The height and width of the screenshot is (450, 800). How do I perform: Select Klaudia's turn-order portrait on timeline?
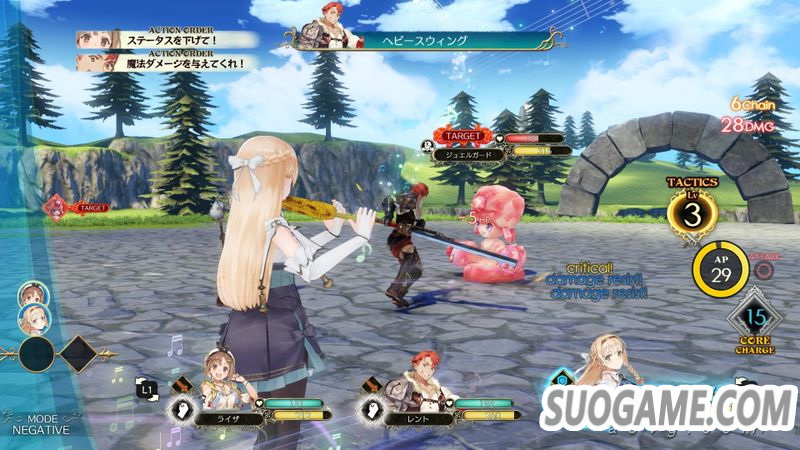point(33,318)
